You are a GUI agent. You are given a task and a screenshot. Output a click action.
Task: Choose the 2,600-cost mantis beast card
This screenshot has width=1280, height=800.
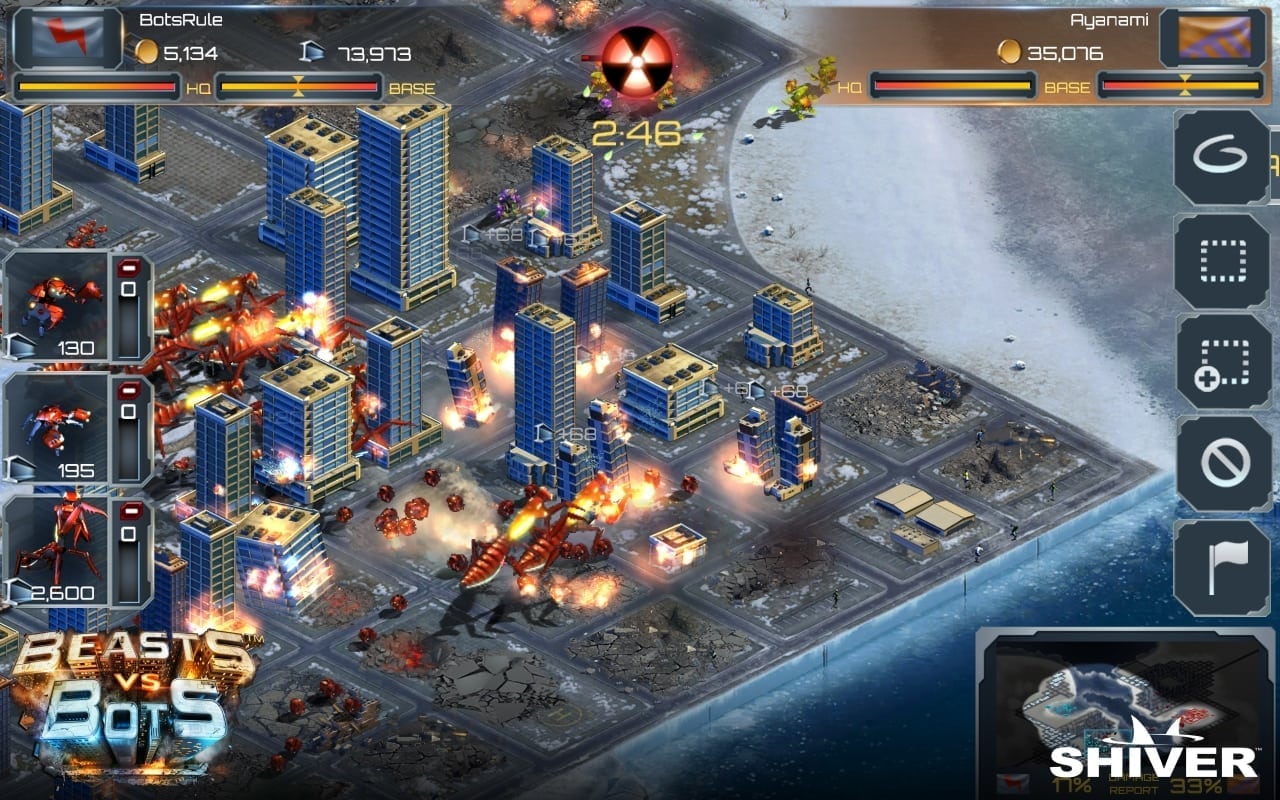[x=58, y=550]
